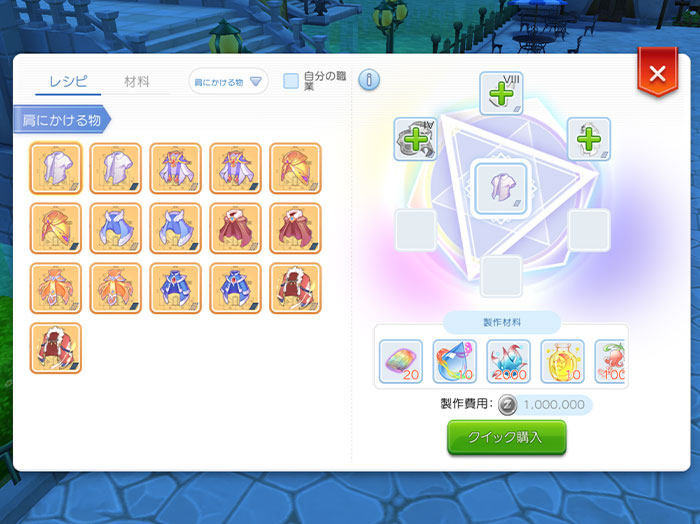
Task: Open the 材料 tab
Action: (137, 82)
